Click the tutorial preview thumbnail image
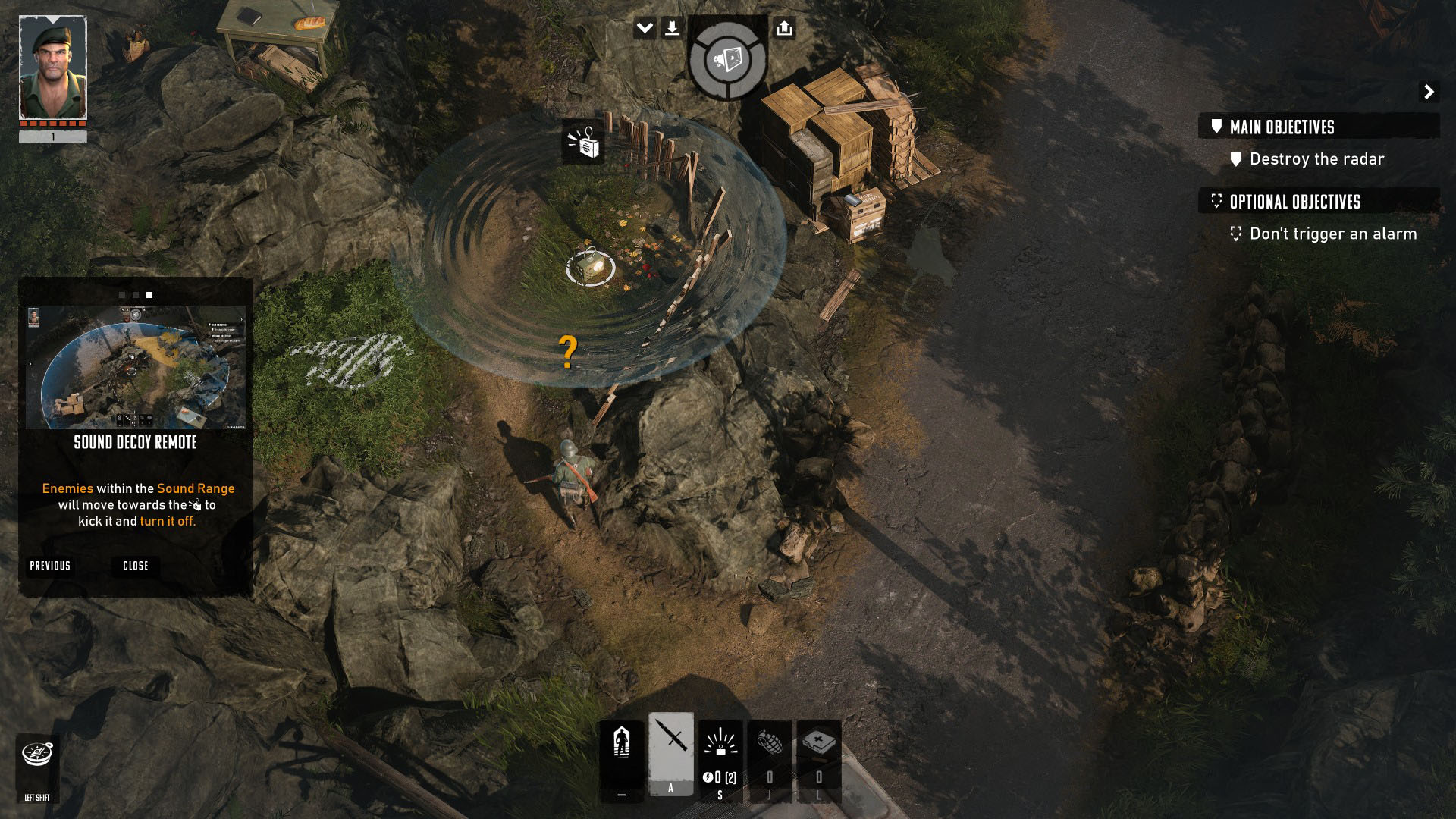1456x819 pixels. pos(136,367)
